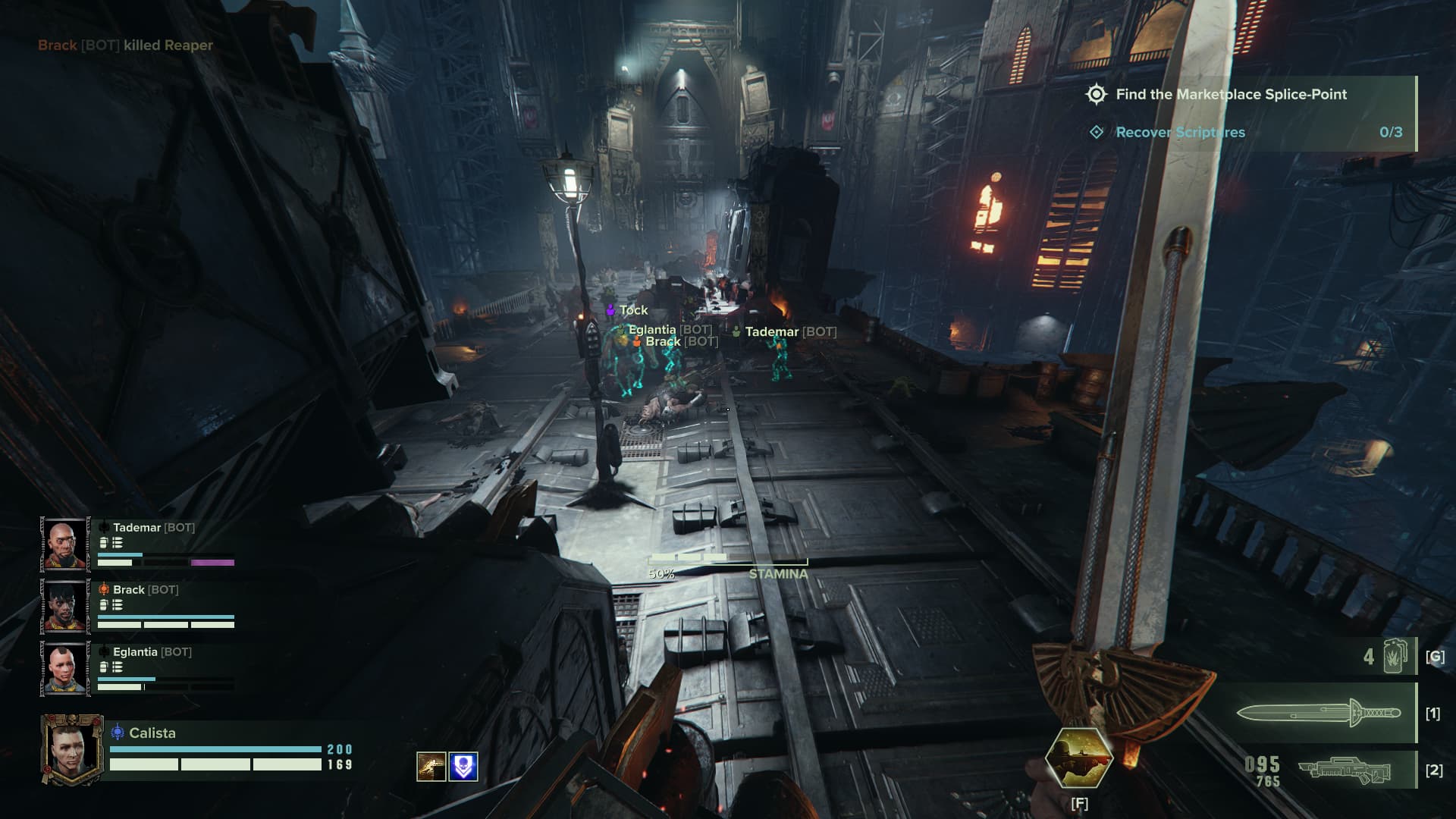This screenshot has height=819, width=1456.
Task: Select the Recover Scriptures secondary objective
Action: pyautogui.click(x=1179, y=133)
